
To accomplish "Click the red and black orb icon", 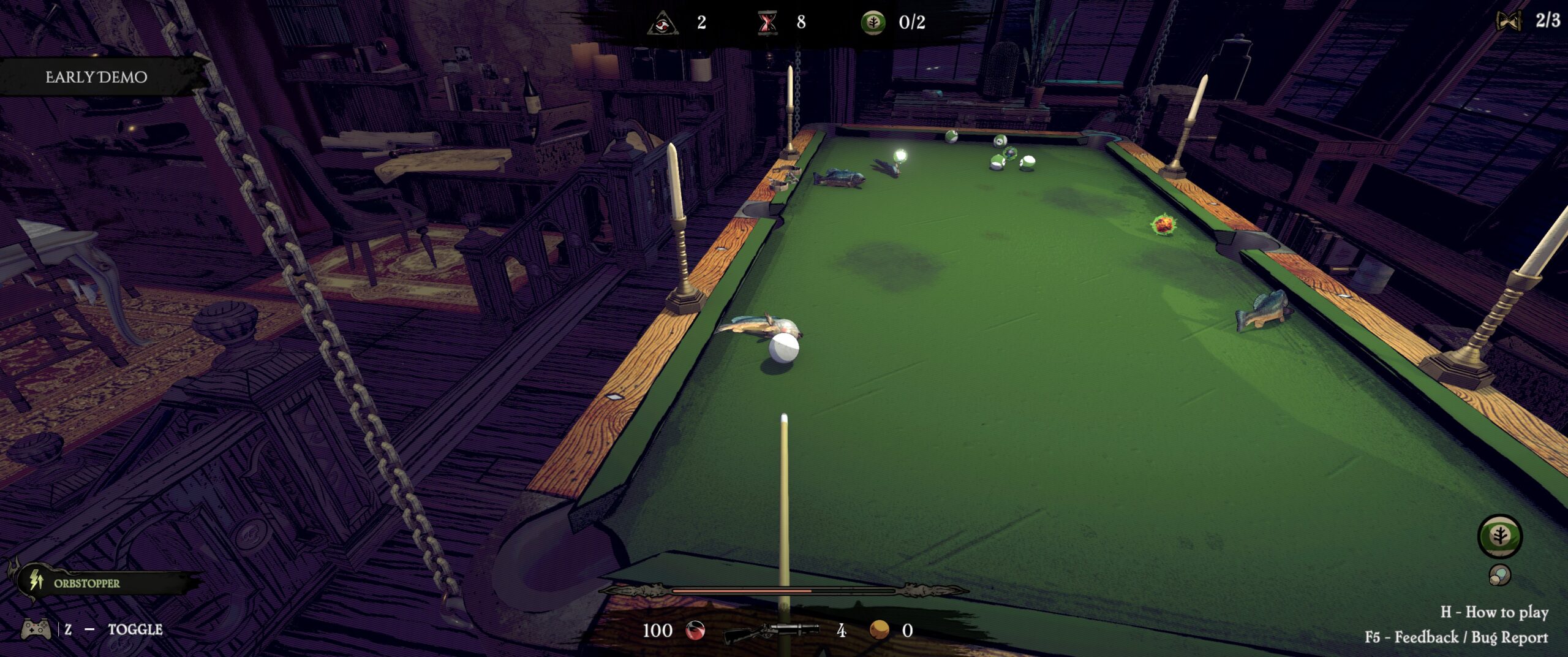I will [x=695, y=630].
